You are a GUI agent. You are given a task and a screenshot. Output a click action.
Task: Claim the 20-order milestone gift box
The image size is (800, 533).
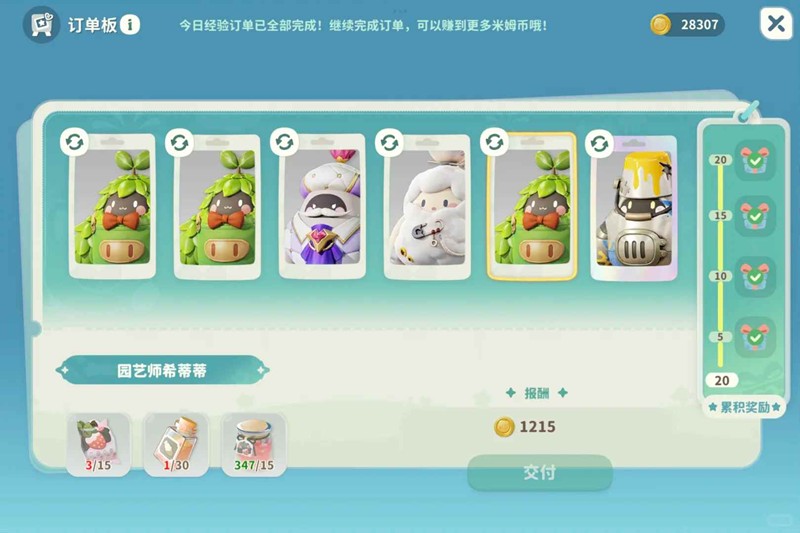tap(754, 160)
